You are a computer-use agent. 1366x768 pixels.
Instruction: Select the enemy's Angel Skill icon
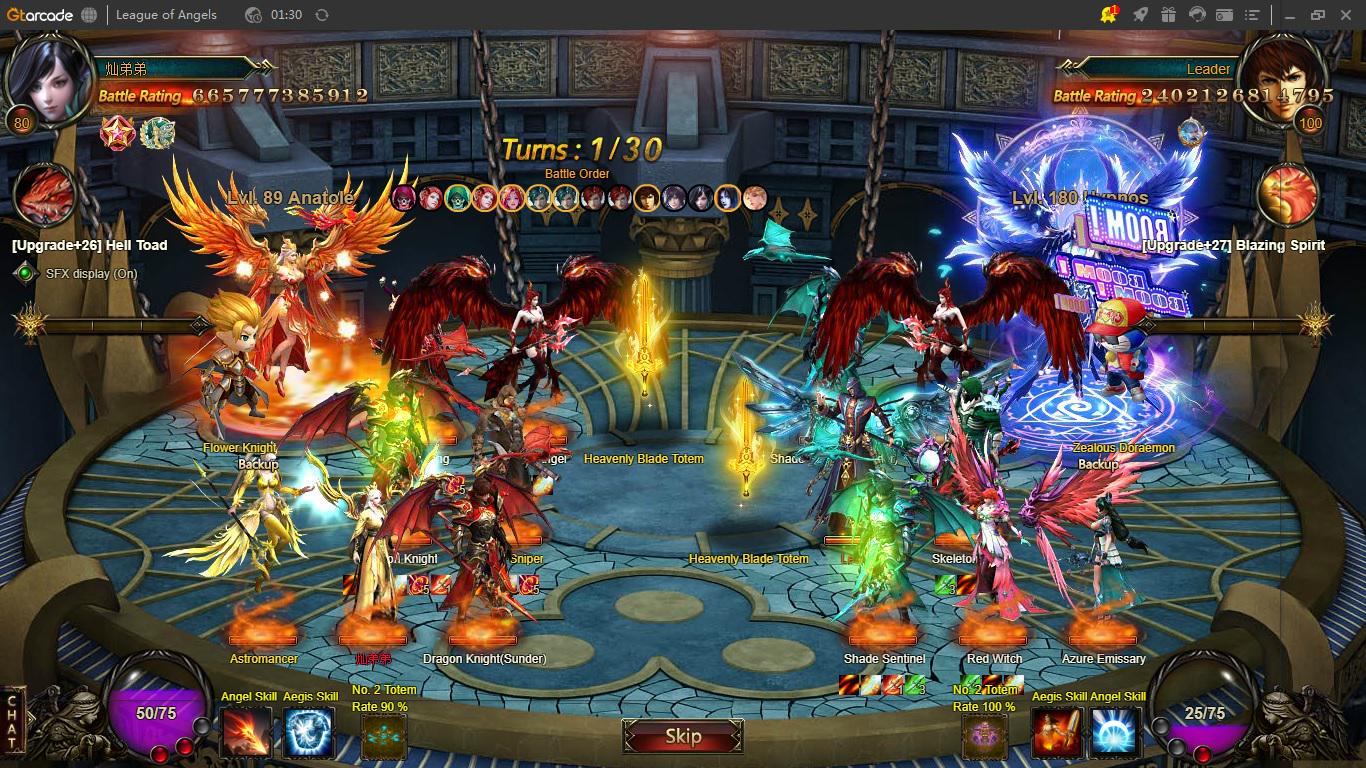[1115, 732]
